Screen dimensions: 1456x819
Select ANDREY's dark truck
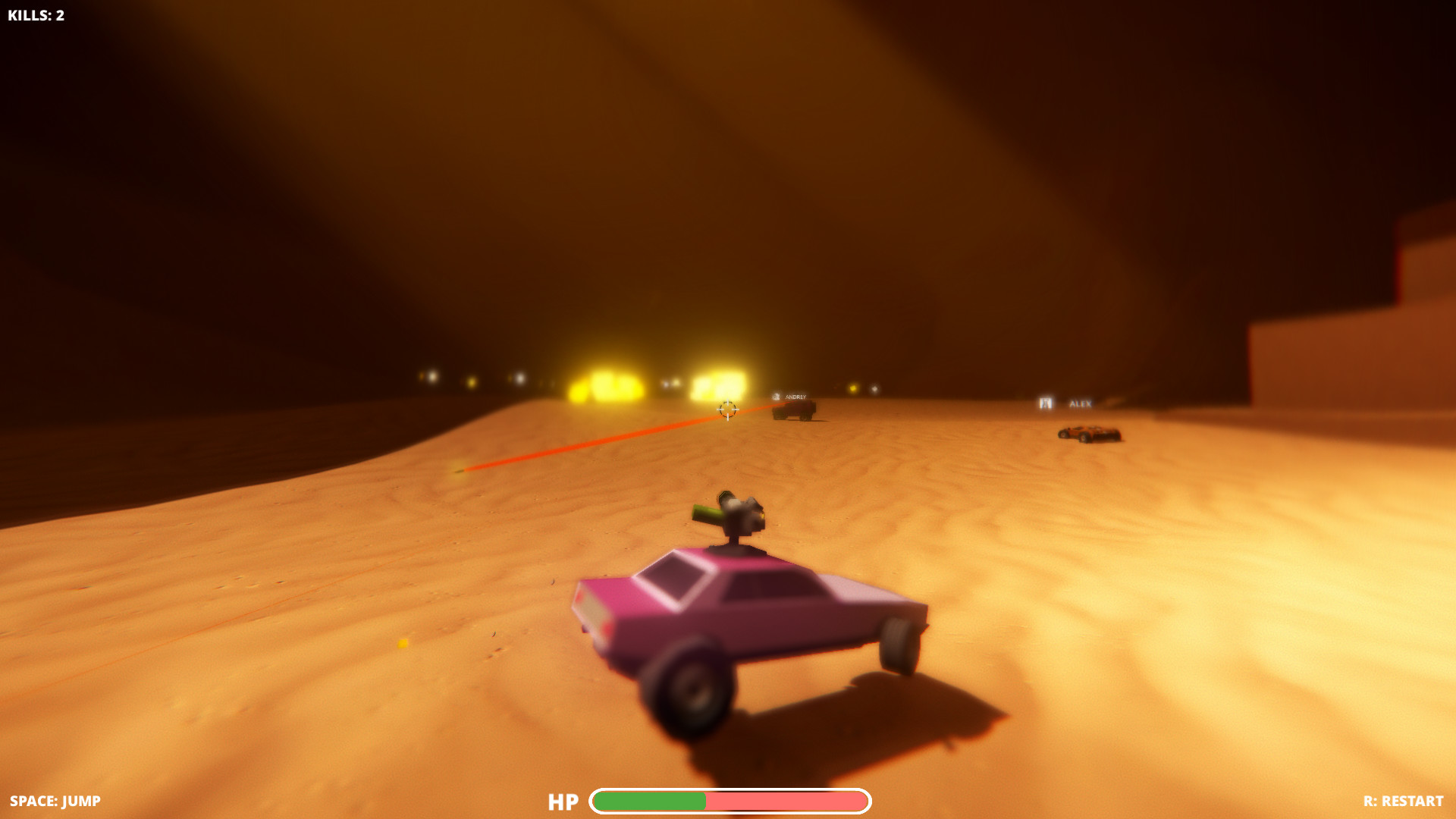[794, 411]
